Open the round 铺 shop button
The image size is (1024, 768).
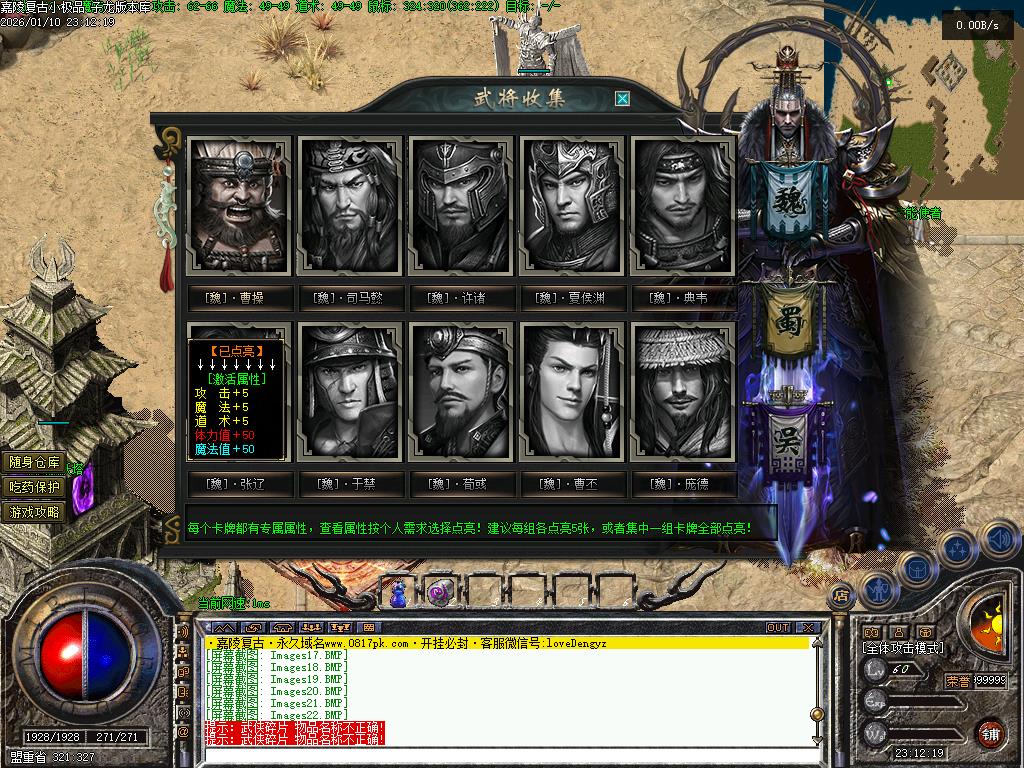coord(990,733)
